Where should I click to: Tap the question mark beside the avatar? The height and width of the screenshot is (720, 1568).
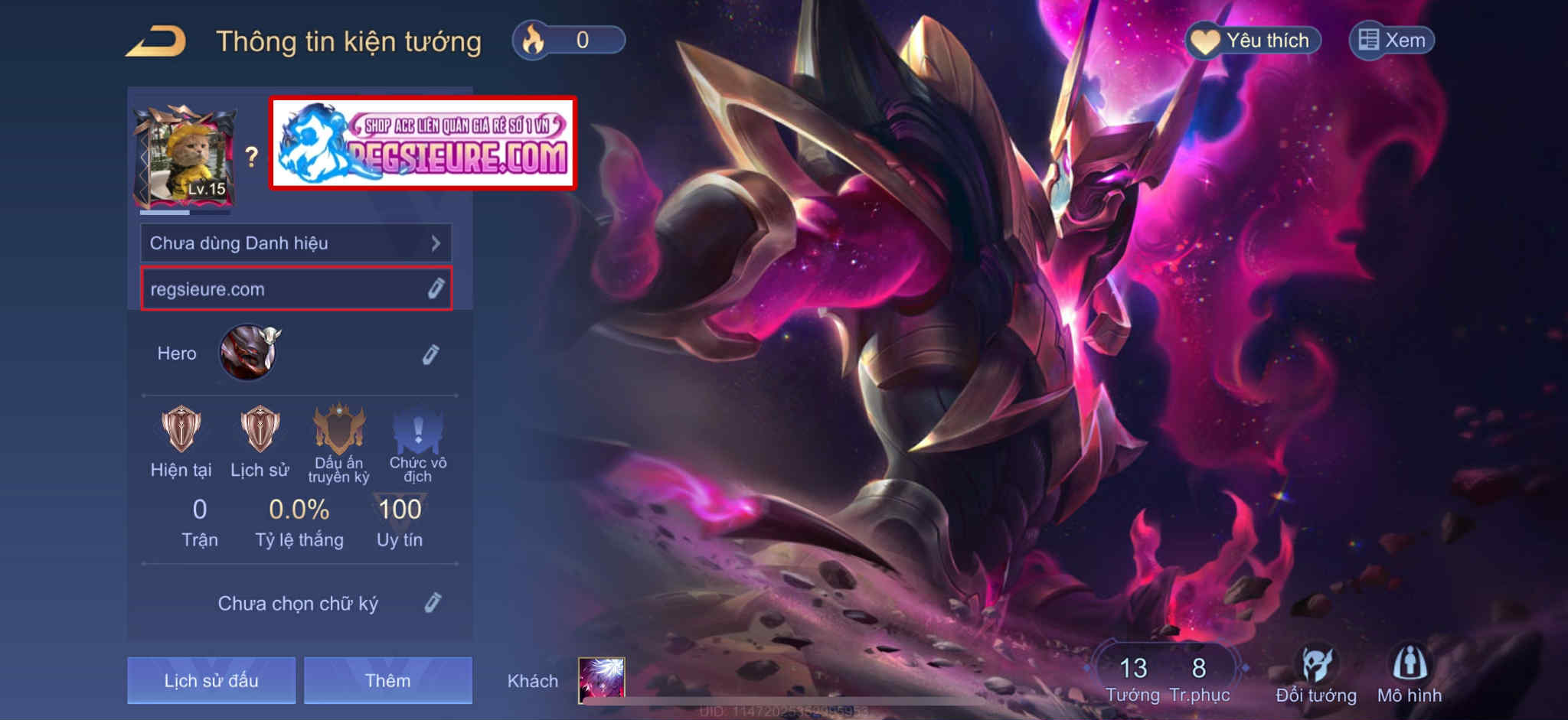[x=251, y=158]
